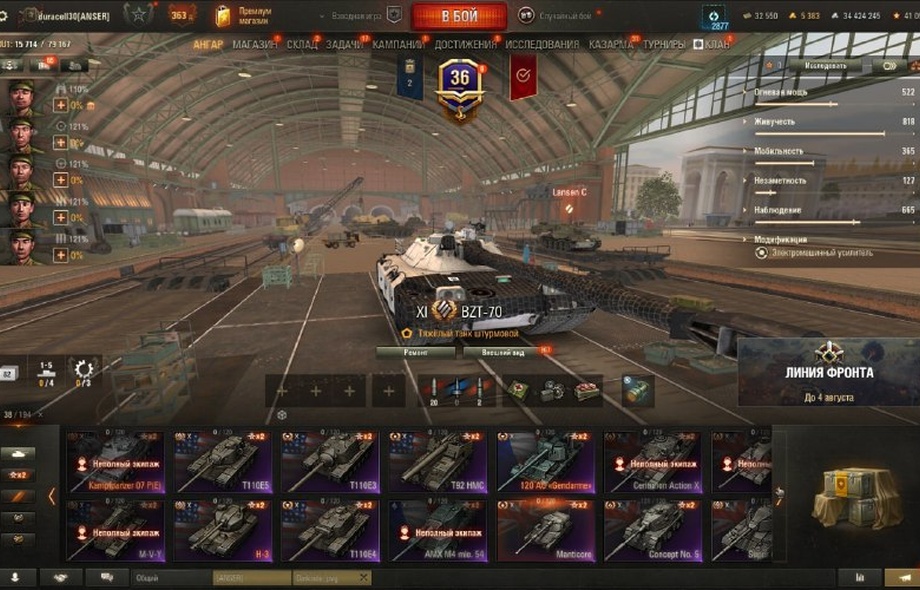This screenshot has height=590, width=920.
Task: Open the ИССЛЕДОВАНИЯ tab
Action: [541, 45]
